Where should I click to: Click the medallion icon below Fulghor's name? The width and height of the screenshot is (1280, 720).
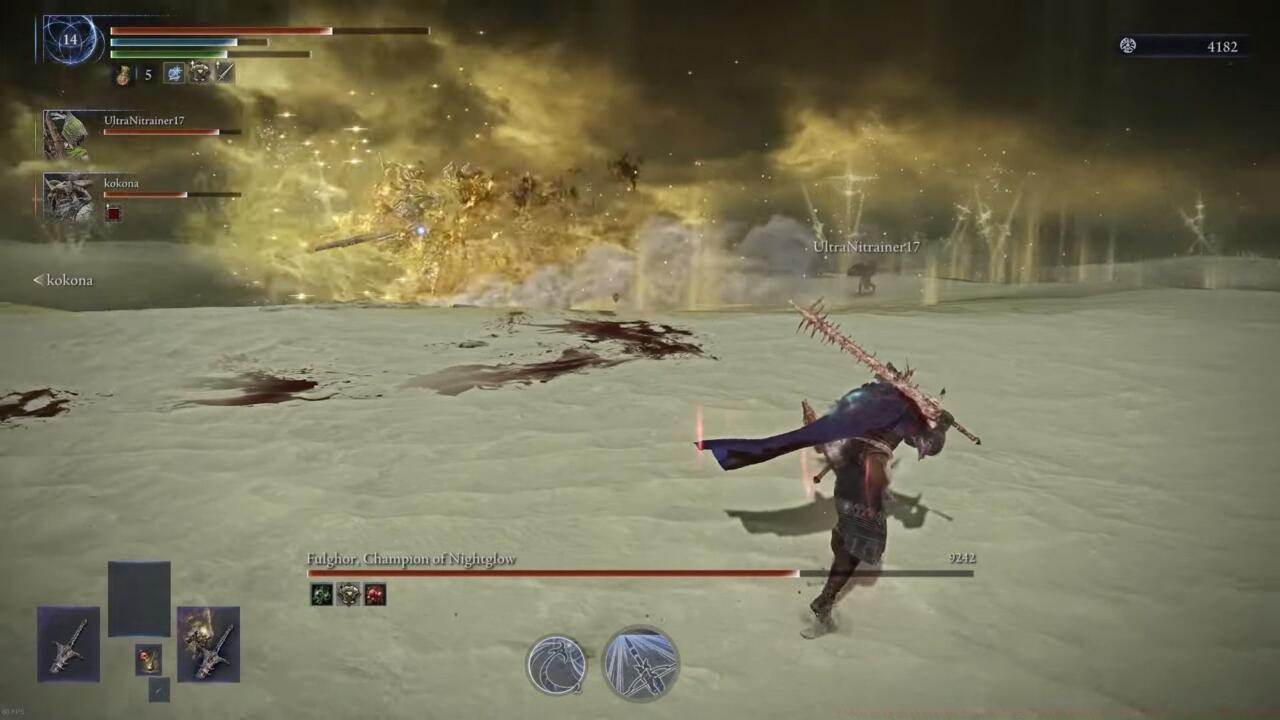(348, 595)
